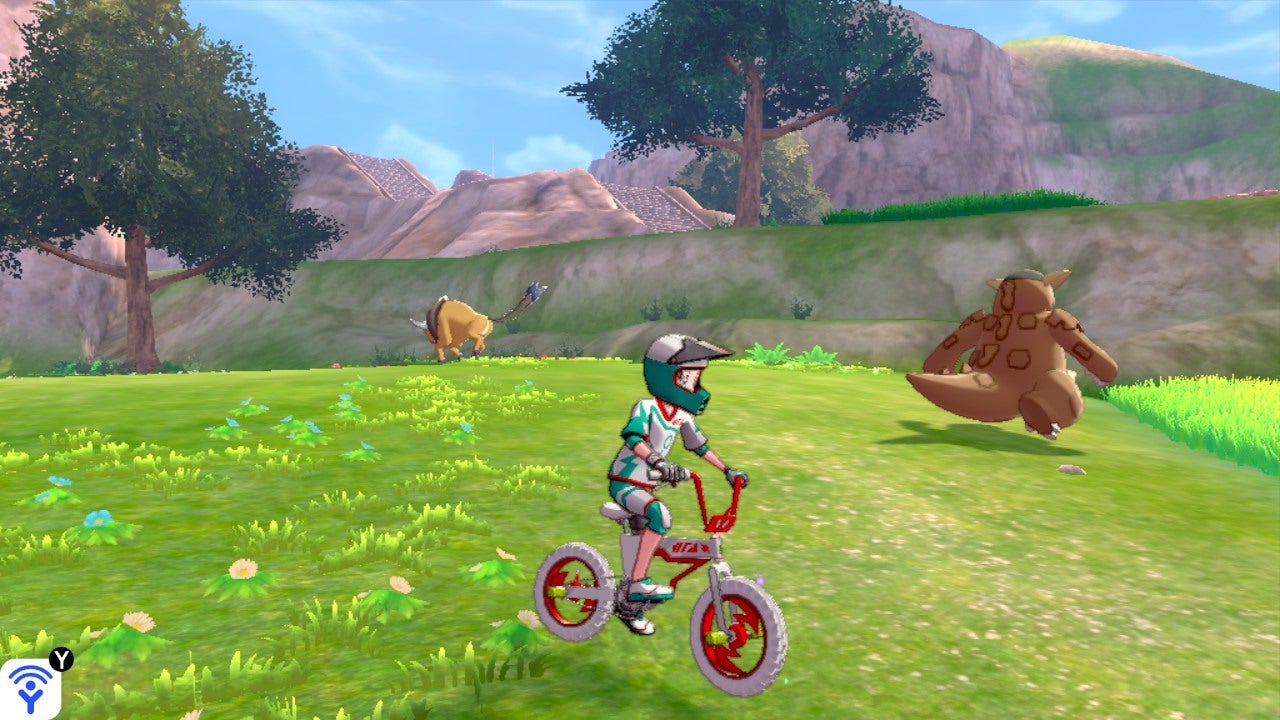
Task: Click the person figure inside the Y-Comm icon
Action: tap(30, 696)
